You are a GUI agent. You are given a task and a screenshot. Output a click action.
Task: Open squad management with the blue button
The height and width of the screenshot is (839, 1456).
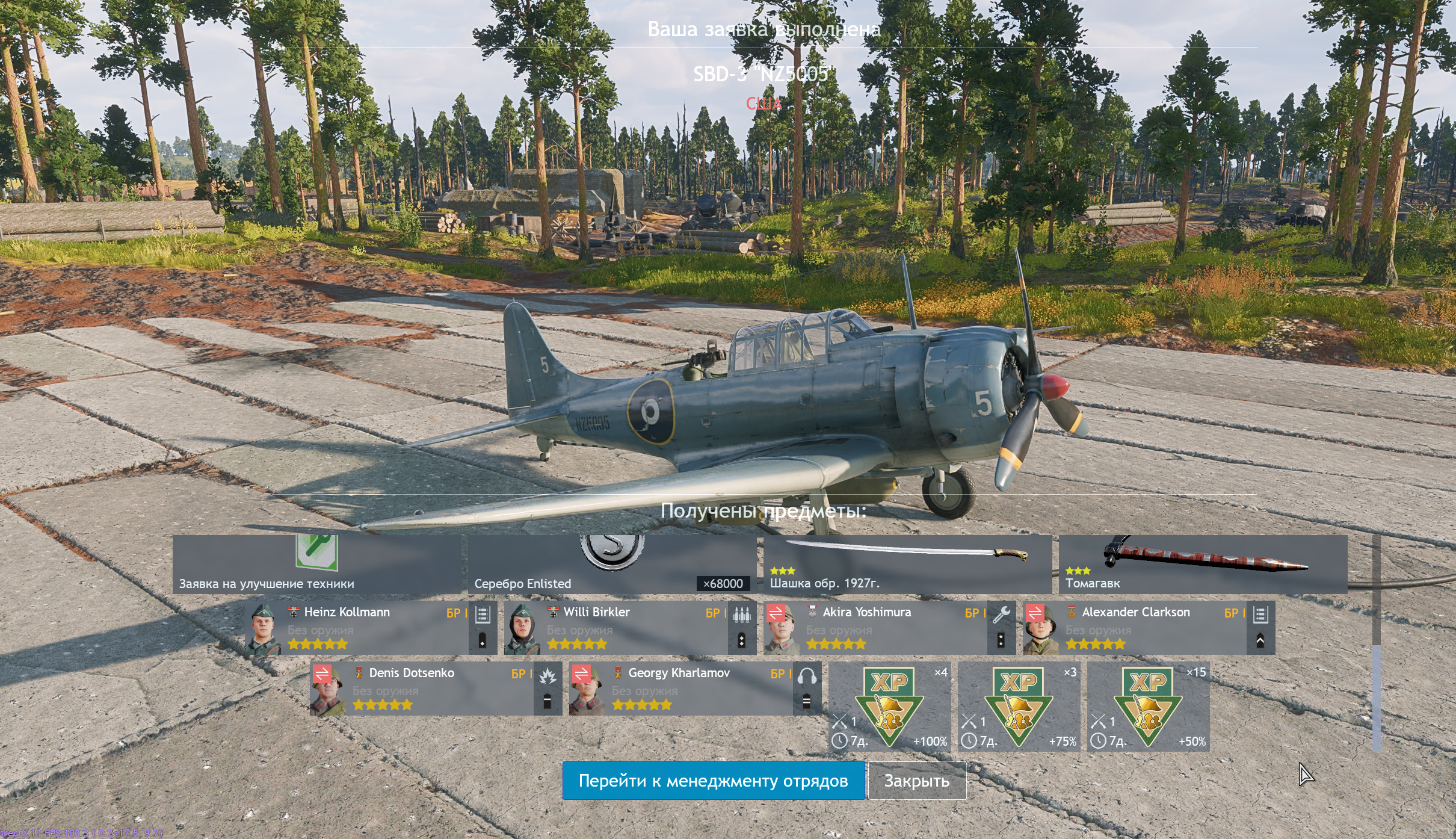pos(713,781)
